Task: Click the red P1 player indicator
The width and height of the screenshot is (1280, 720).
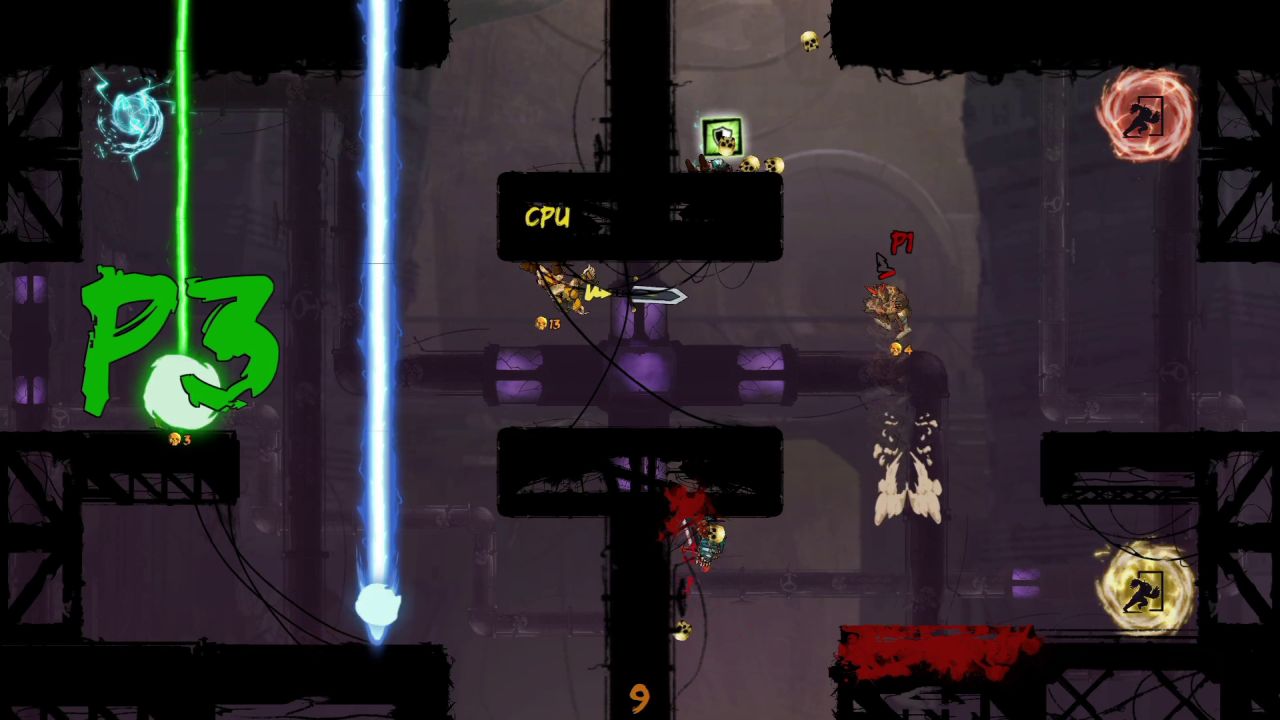Action: 900,244
